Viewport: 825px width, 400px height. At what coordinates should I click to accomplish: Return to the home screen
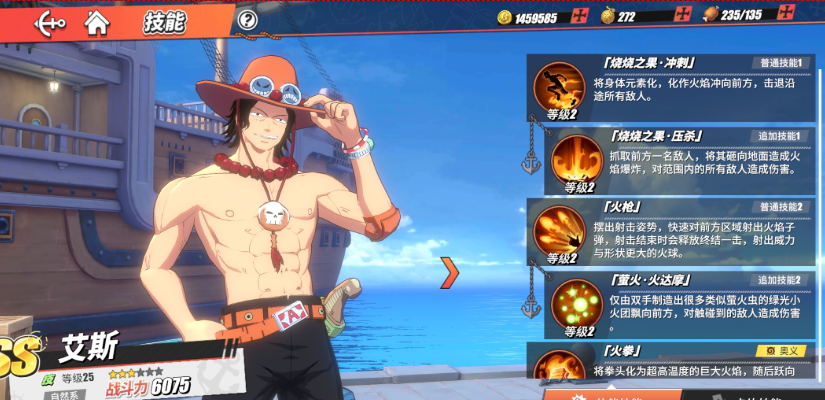point(97,21)
